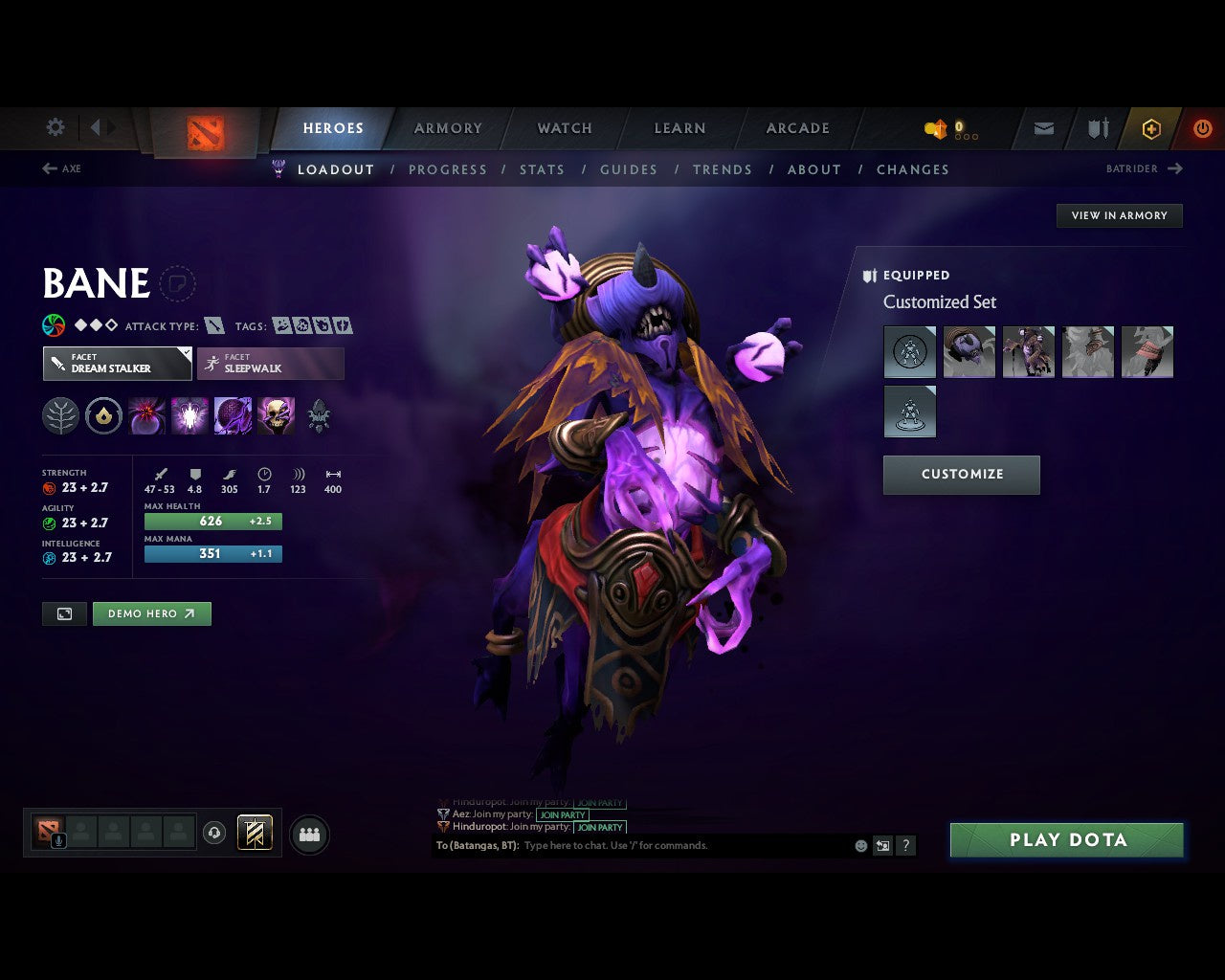Switch to the Dream Stalker facet
Image resolution: width=1225 pixels, height=980 pixels.
point(117,364)
